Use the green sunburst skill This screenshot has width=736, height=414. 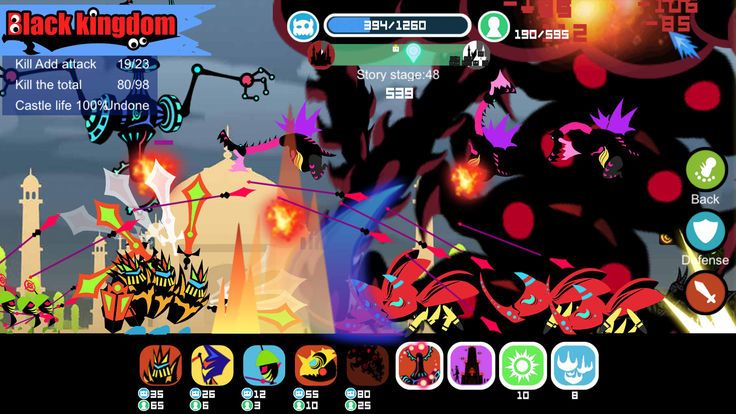coord(523,366)
